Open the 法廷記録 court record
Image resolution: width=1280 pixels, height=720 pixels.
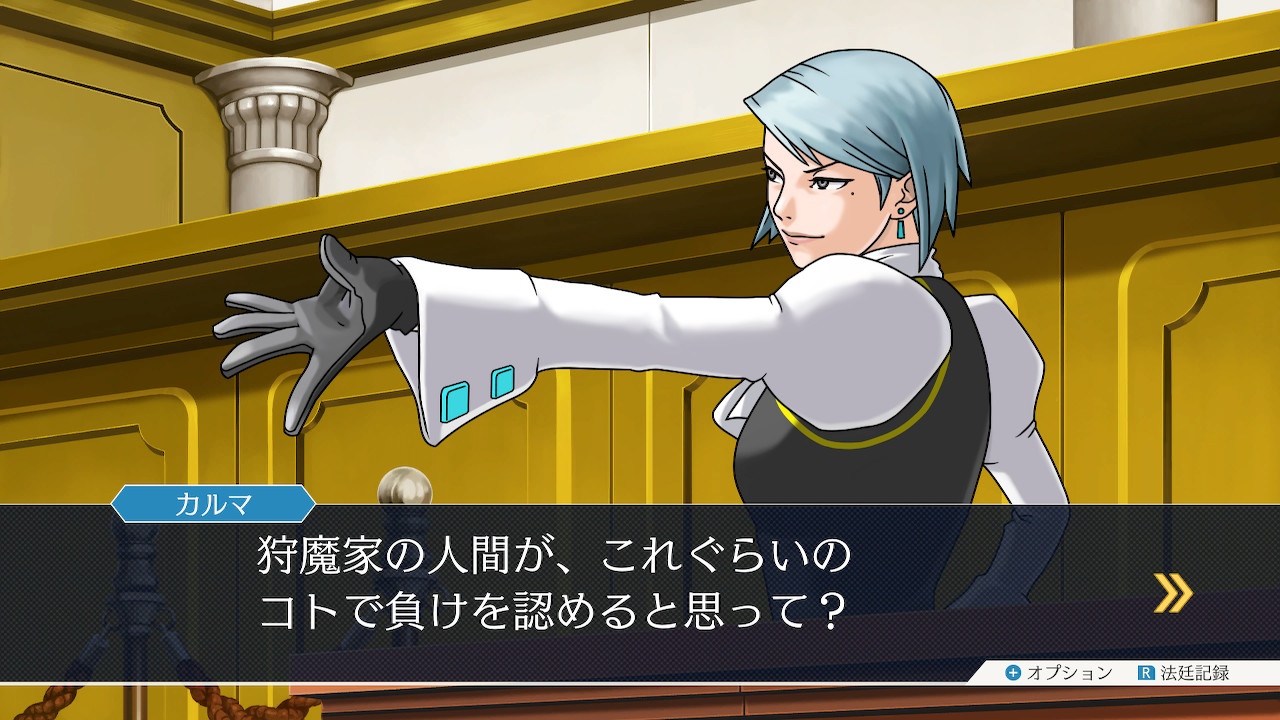pyautogui.click(x=1183, y=673)
